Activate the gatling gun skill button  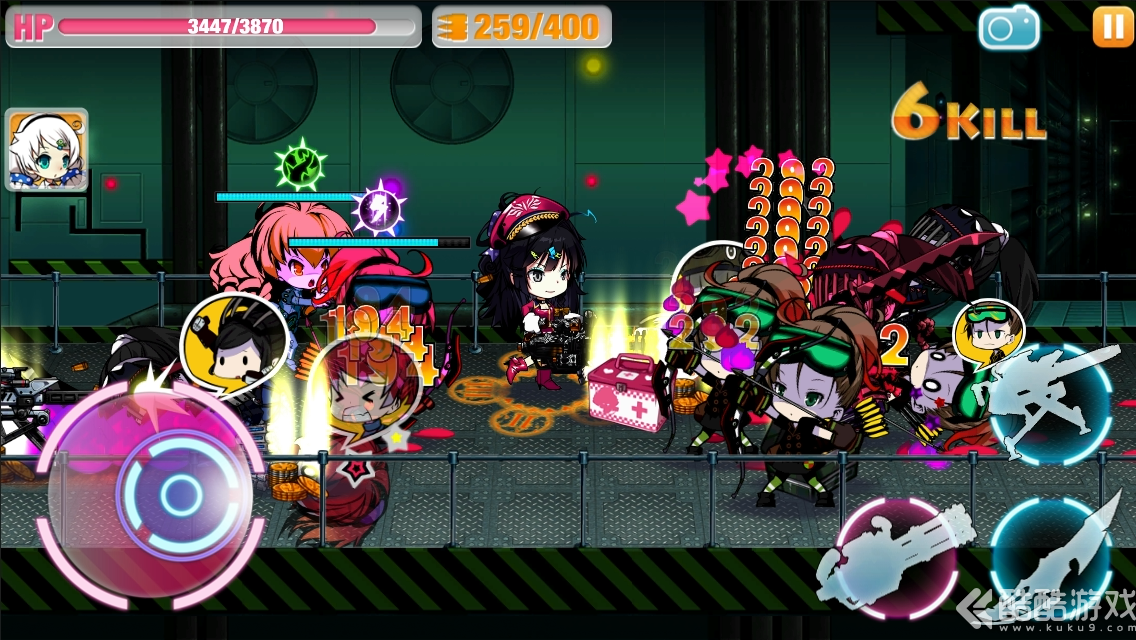point(895,556)
